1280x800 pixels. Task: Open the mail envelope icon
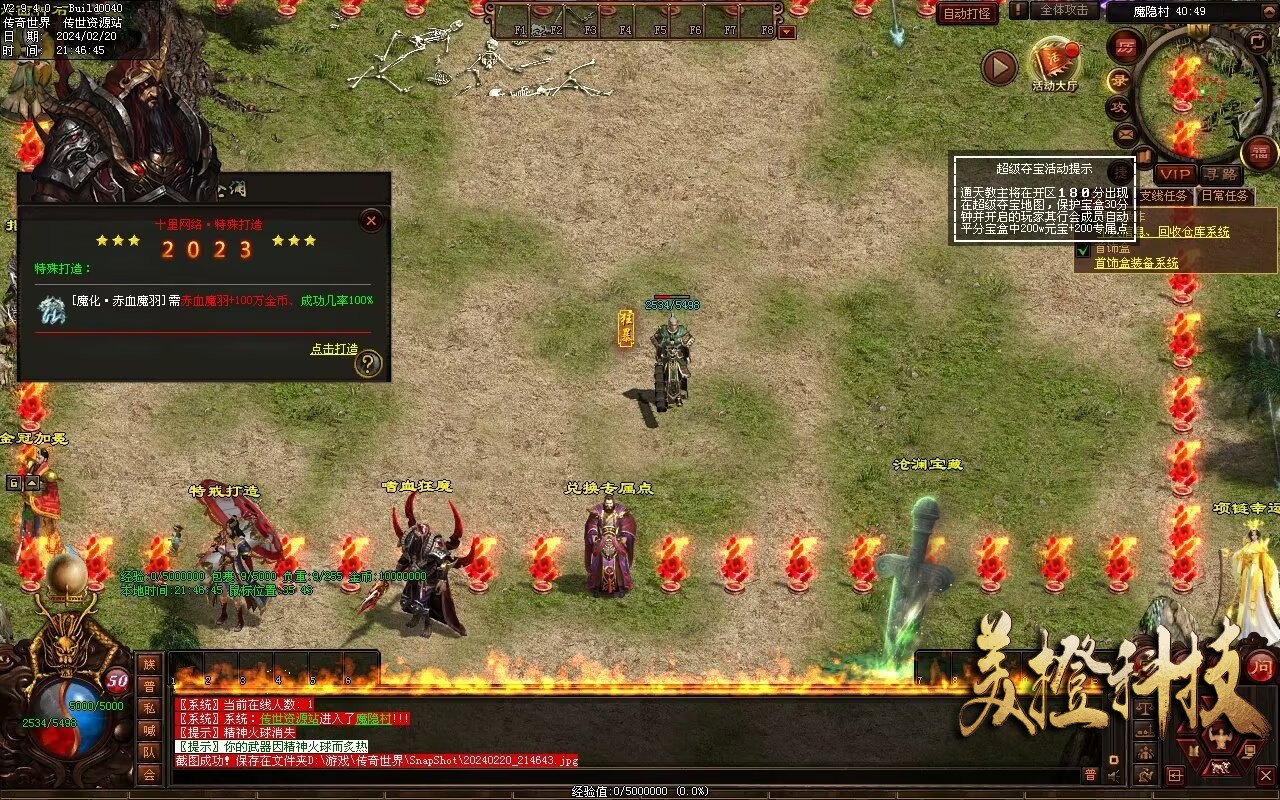click(x=1126, y=133)
